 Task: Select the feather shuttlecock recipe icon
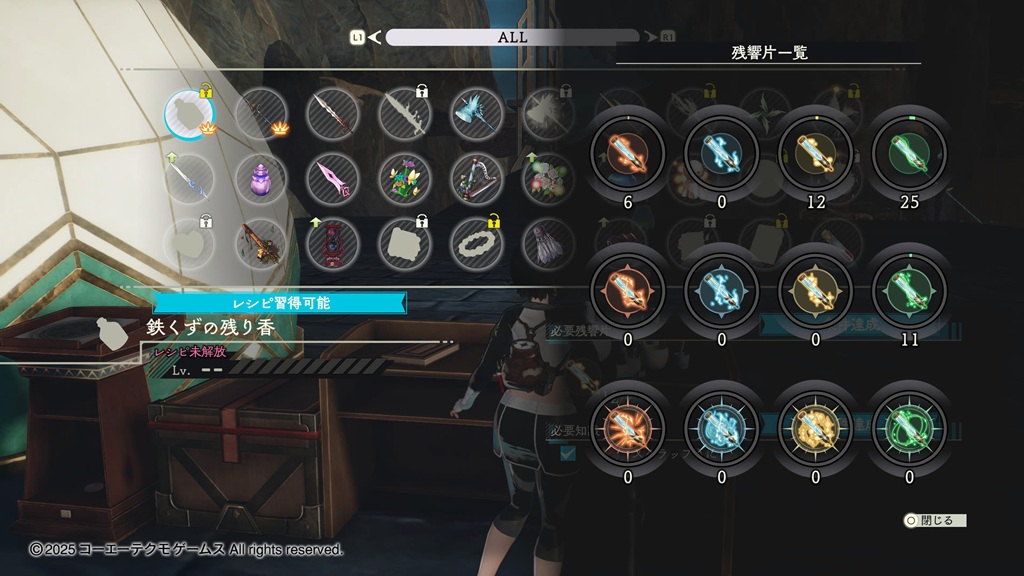pos(547,245)
